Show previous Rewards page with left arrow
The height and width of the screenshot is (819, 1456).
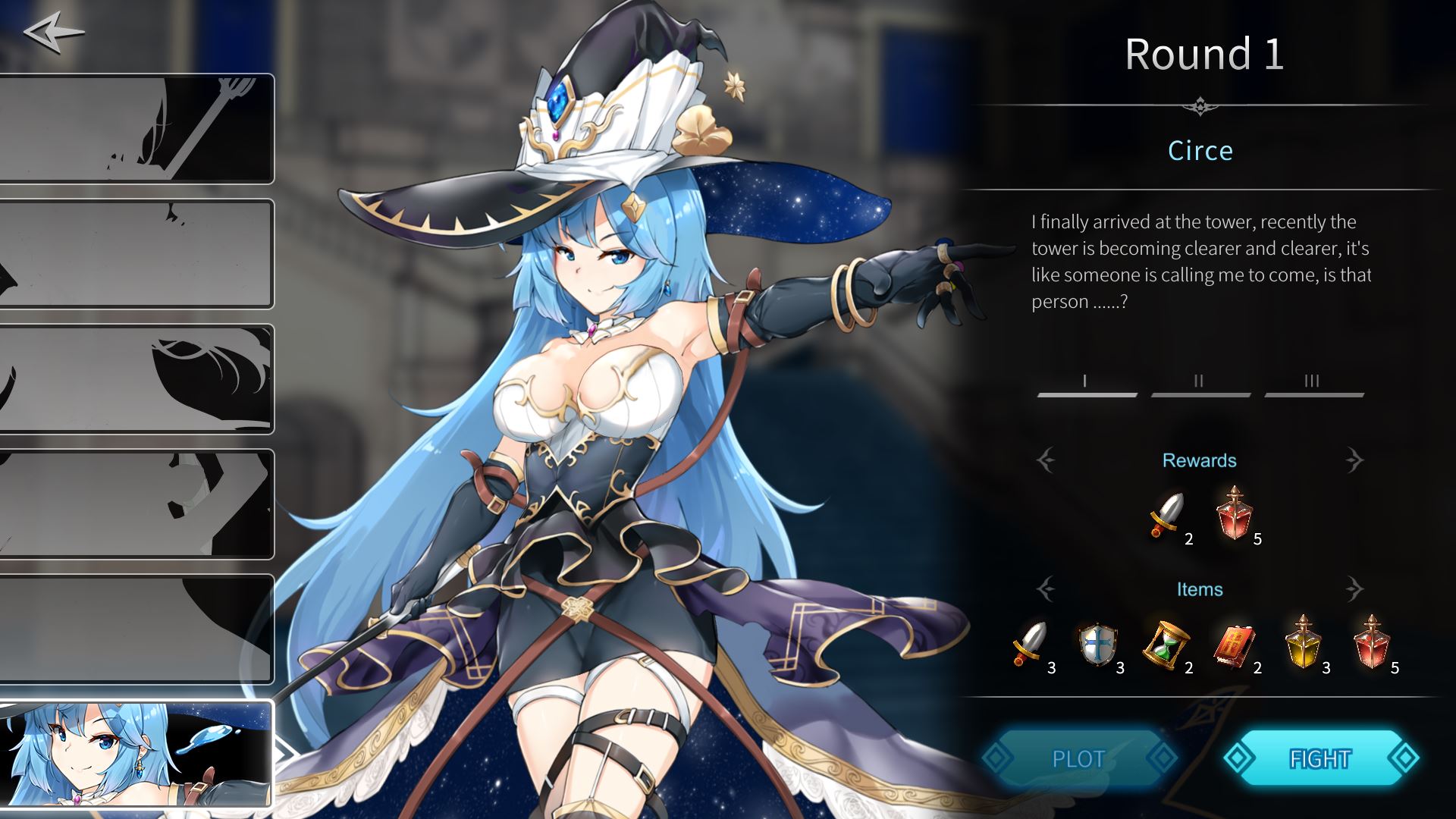point(1046,460)
